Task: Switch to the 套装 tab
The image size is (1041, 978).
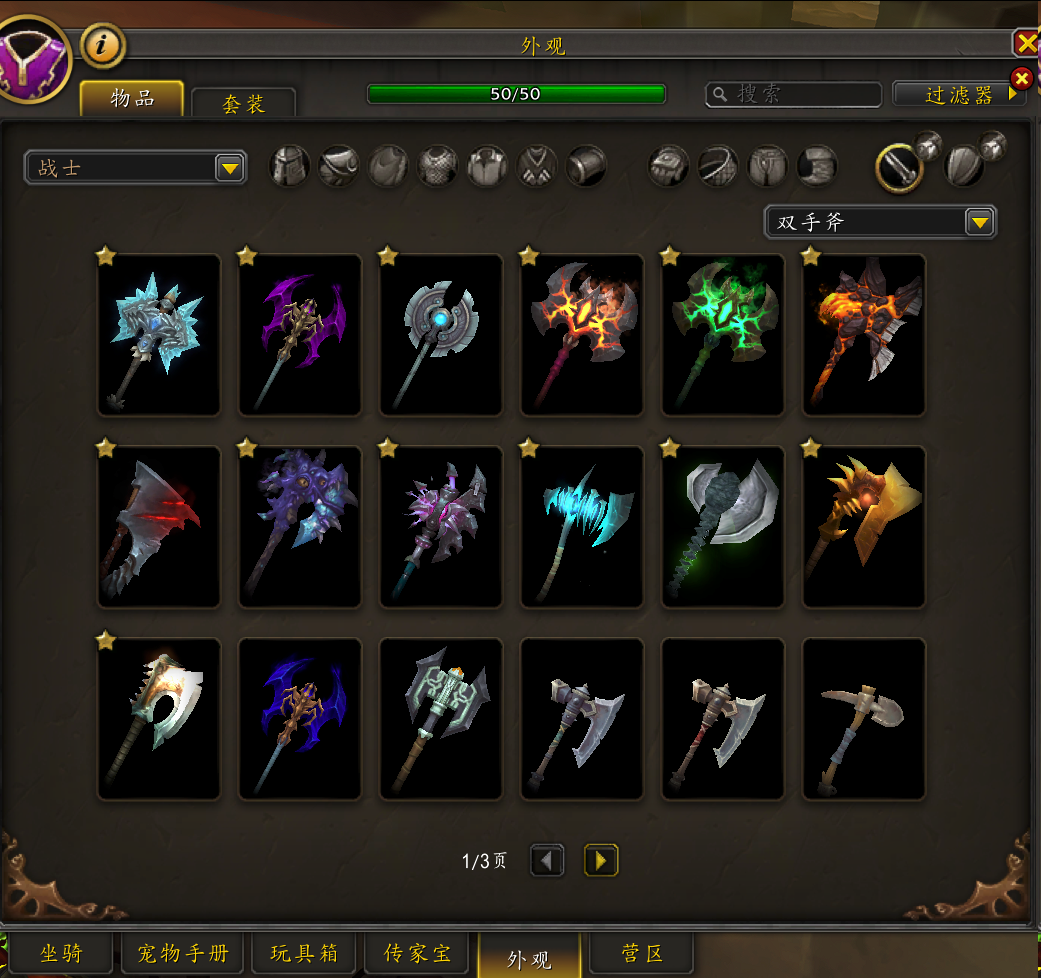Action: (243, 104)
